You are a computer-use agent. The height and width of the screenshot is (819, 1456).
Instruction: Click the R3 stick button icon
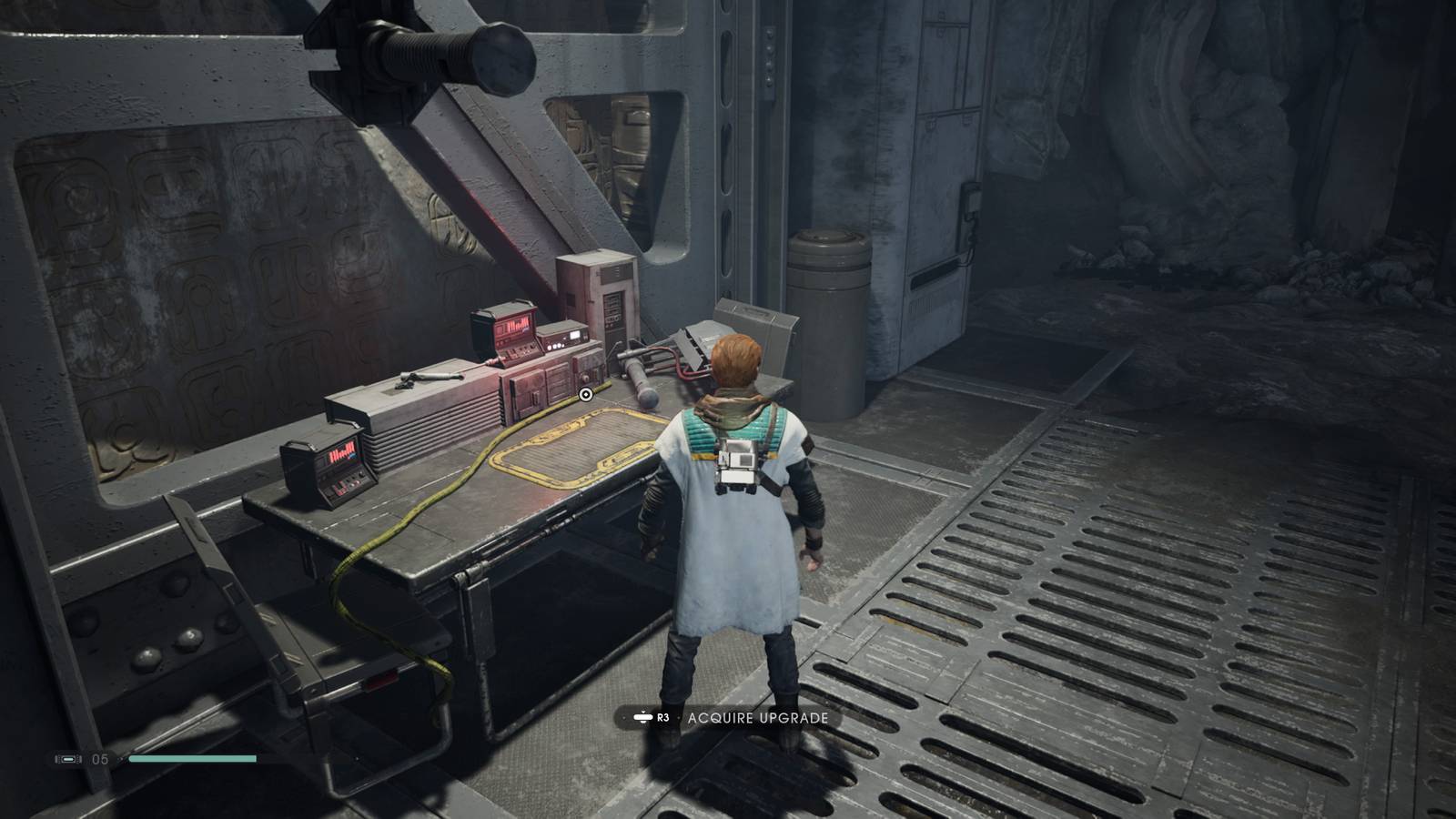(x=642, y=717)
